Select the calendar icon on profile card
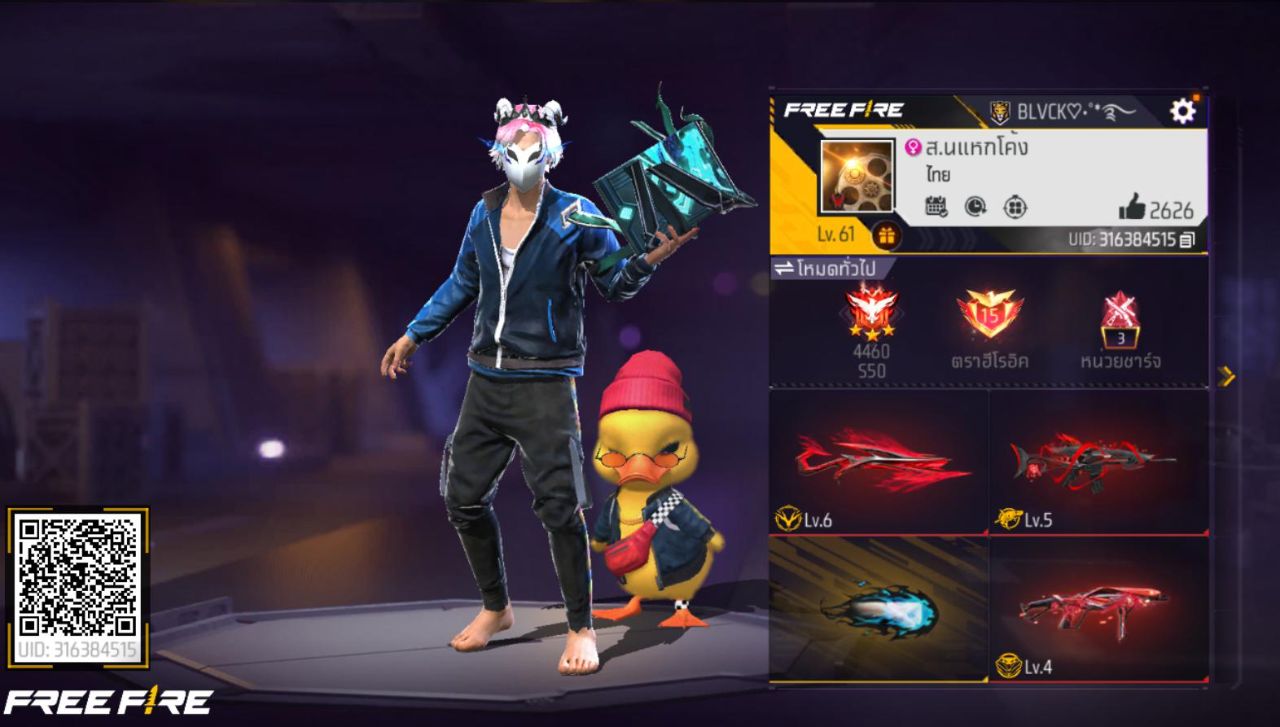Viewport: 1280px width, 727px height. [935, 205]
